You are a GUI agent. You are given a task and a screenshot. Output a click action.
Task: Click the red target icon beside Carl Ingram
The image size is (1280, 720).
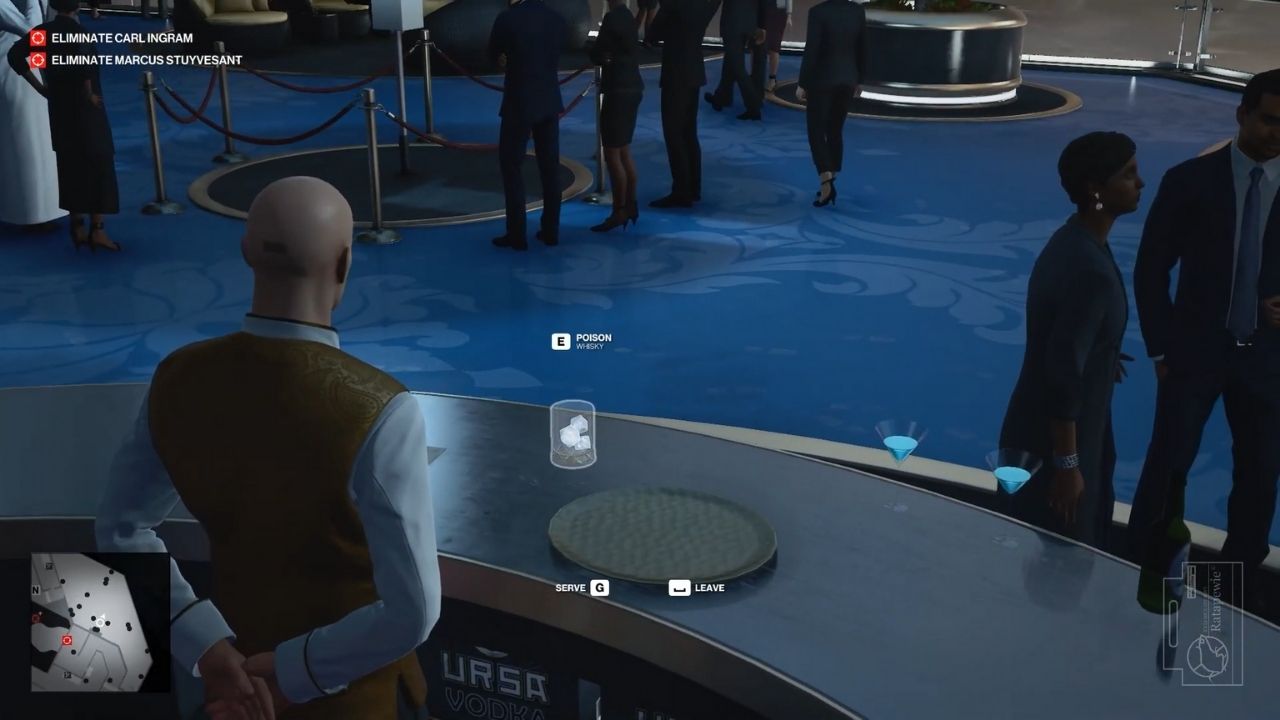coord(38,39)
